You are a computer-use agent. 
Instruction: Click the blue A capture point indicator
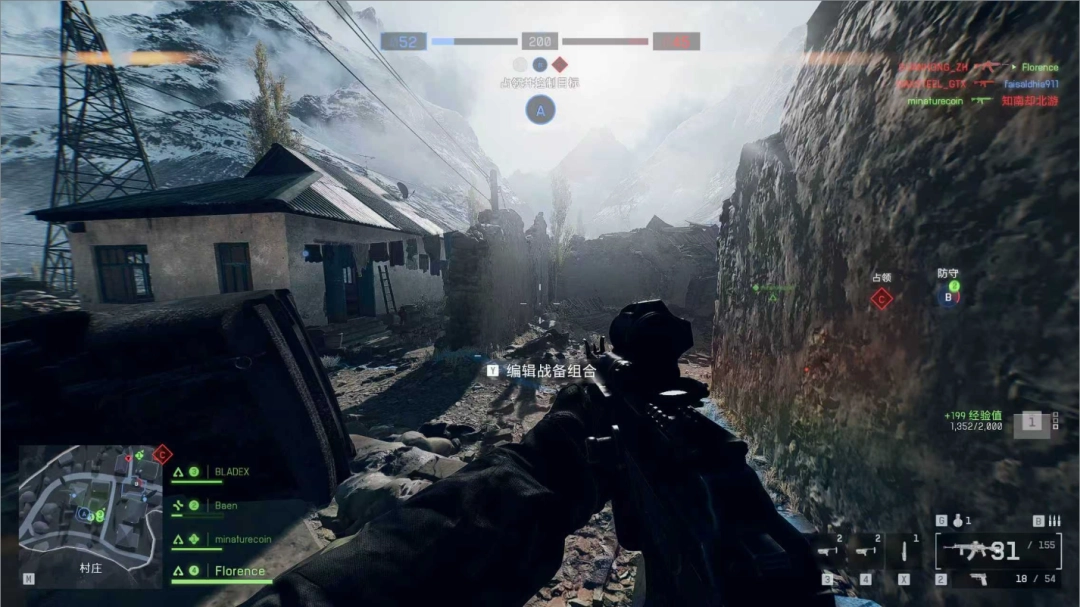540,111
